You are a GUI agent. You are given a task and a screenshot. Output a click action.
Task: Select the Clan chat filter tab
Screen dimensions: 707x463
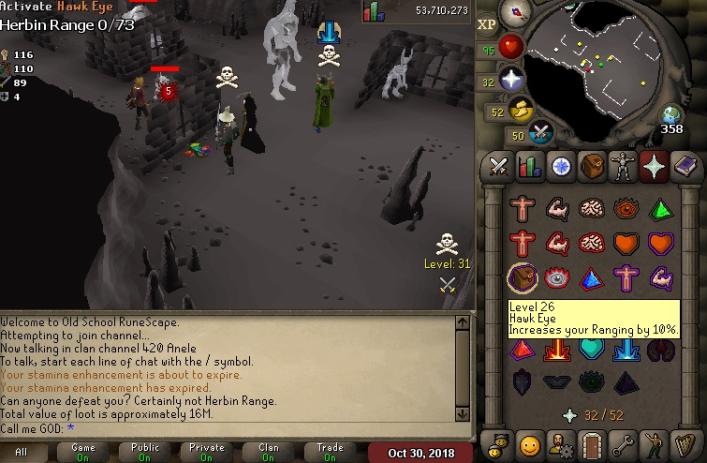coord(268,453)
